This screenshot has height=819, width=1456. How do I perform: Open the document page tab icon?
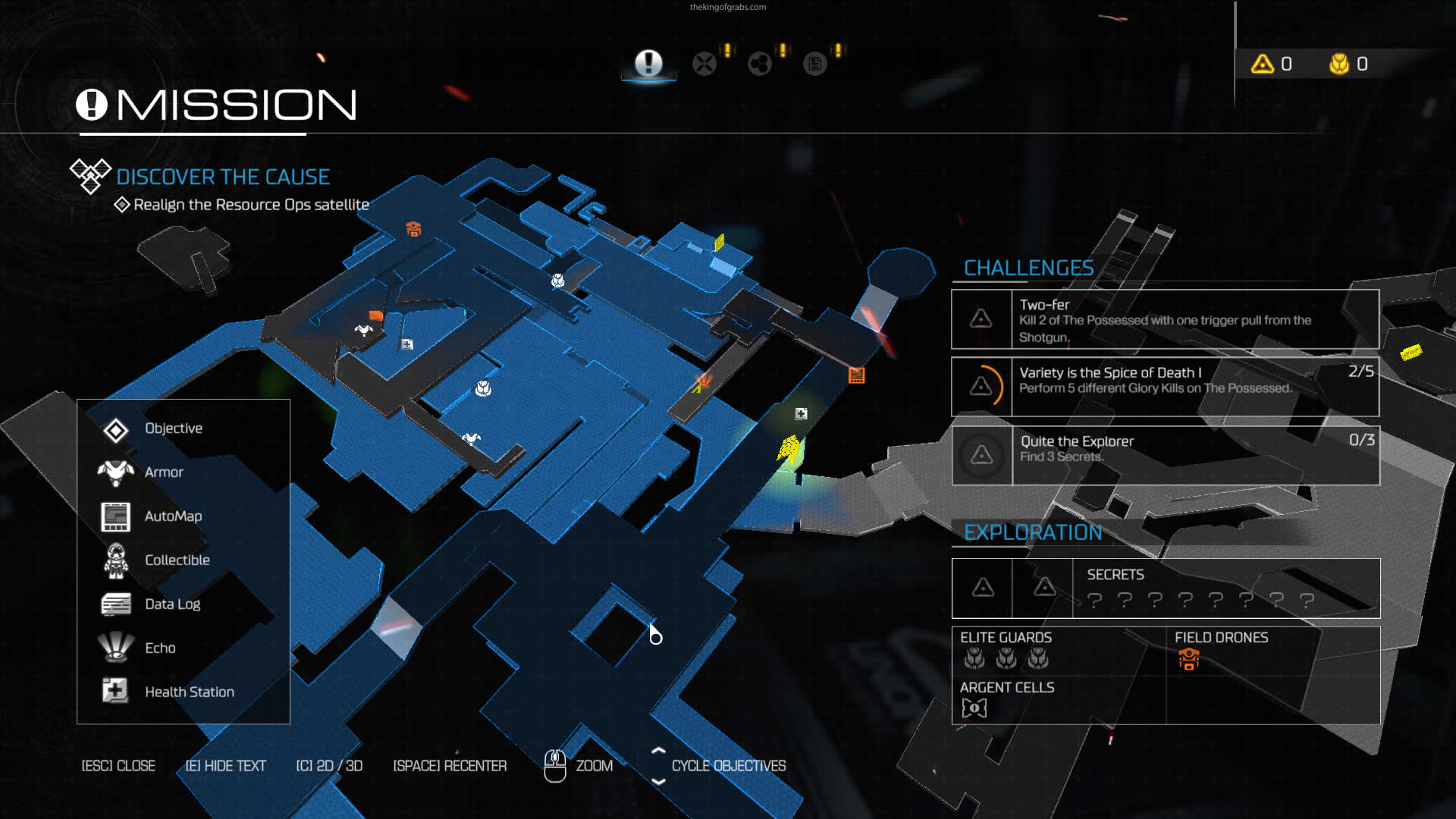[814, 64]
